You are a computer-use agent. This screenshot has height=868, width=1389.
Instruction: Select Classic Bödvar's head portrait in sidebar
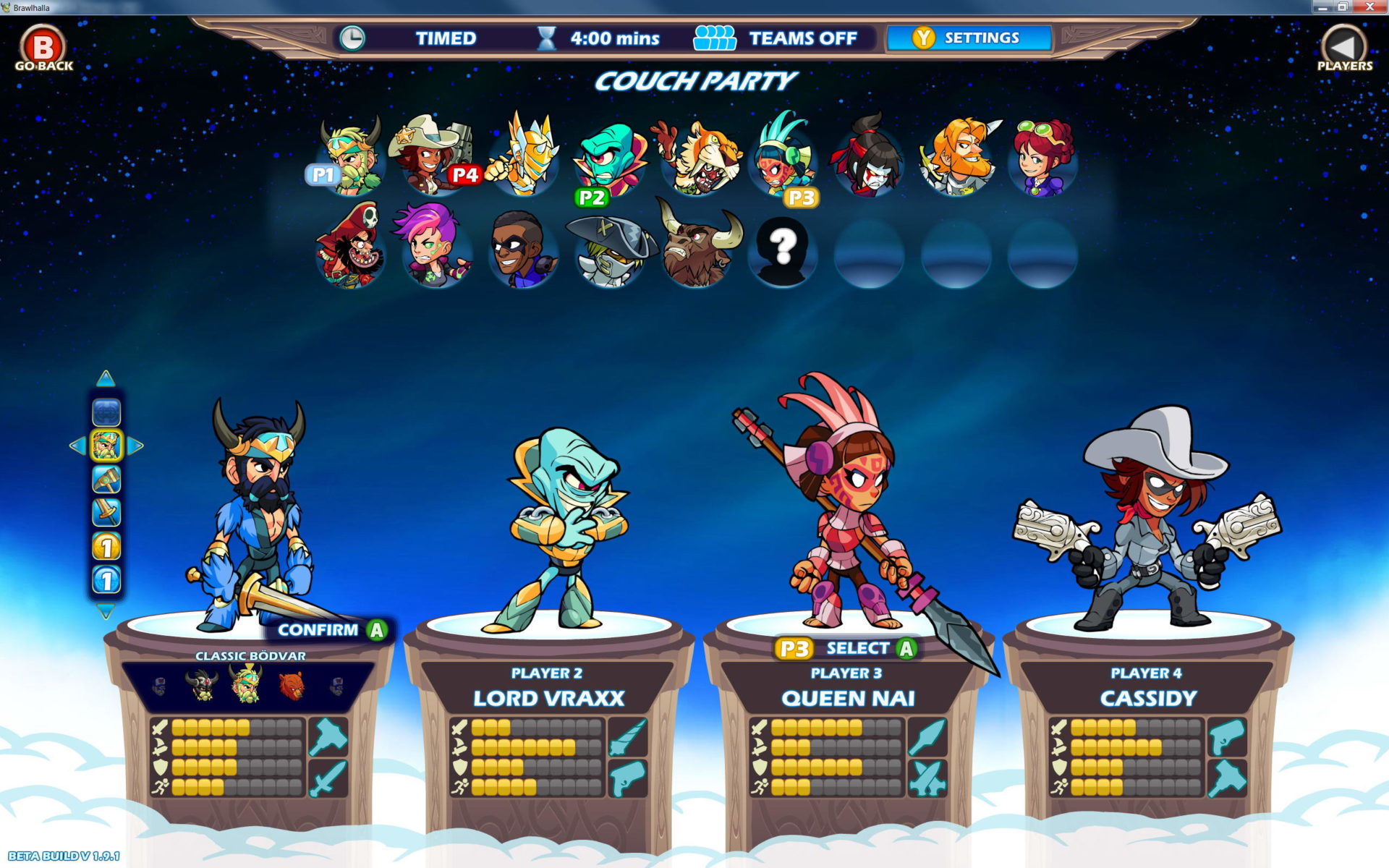pos(106,445)
